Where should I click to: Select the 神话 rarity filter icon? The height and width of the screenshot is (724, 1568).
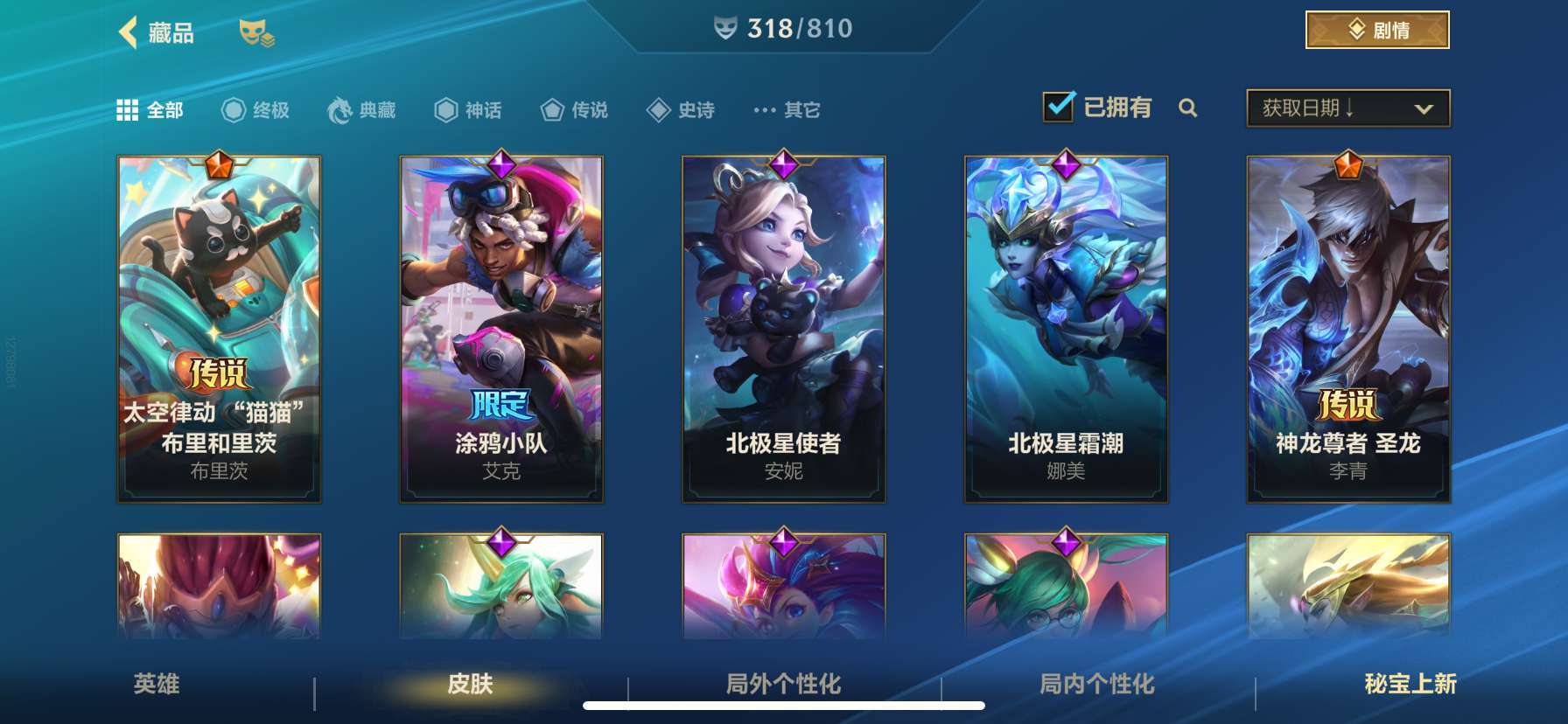point(444,110)
